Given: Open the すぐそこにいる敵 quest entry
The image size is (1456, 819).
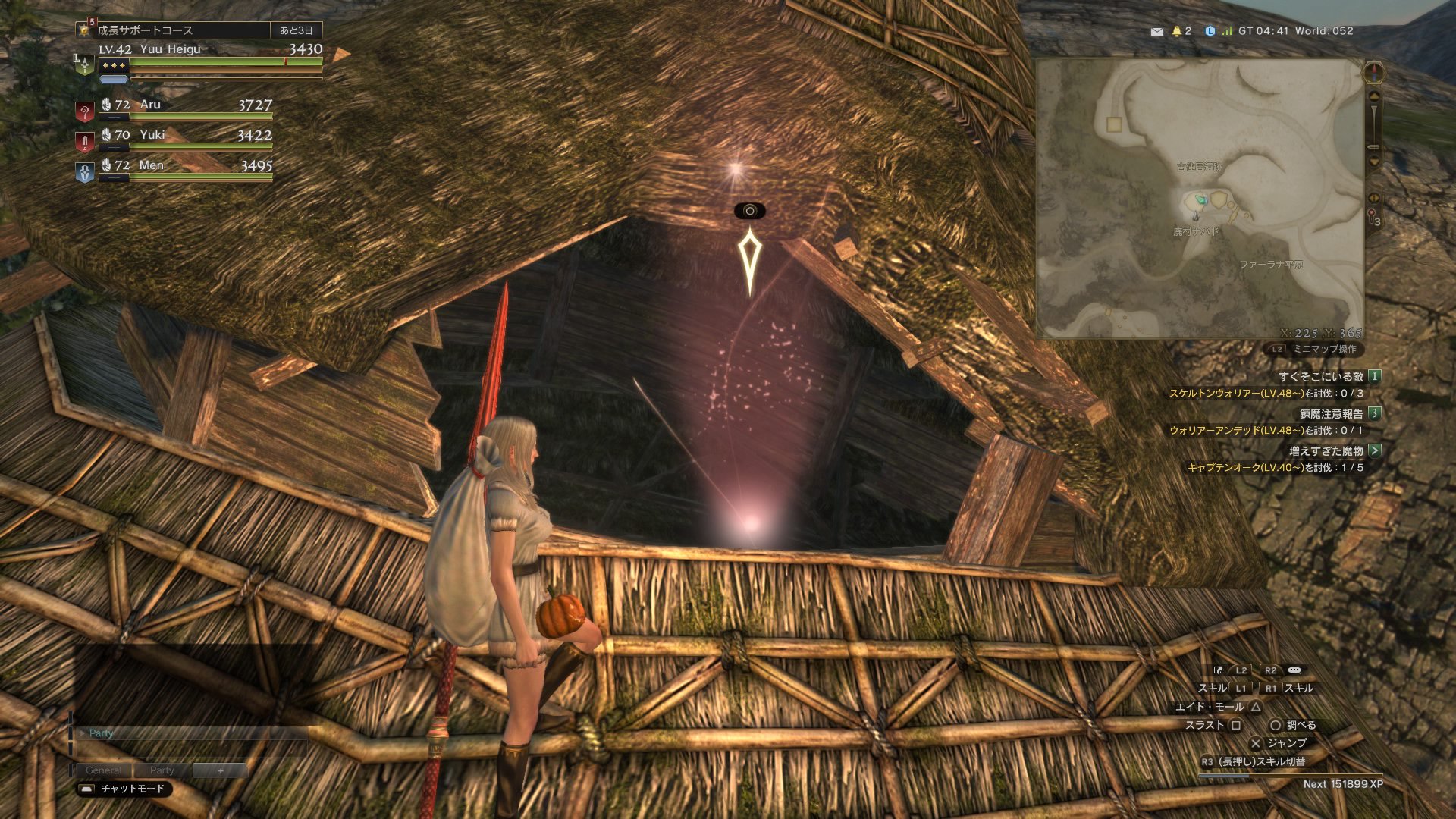Looking at the screenshot, I should coord(1320,376).
